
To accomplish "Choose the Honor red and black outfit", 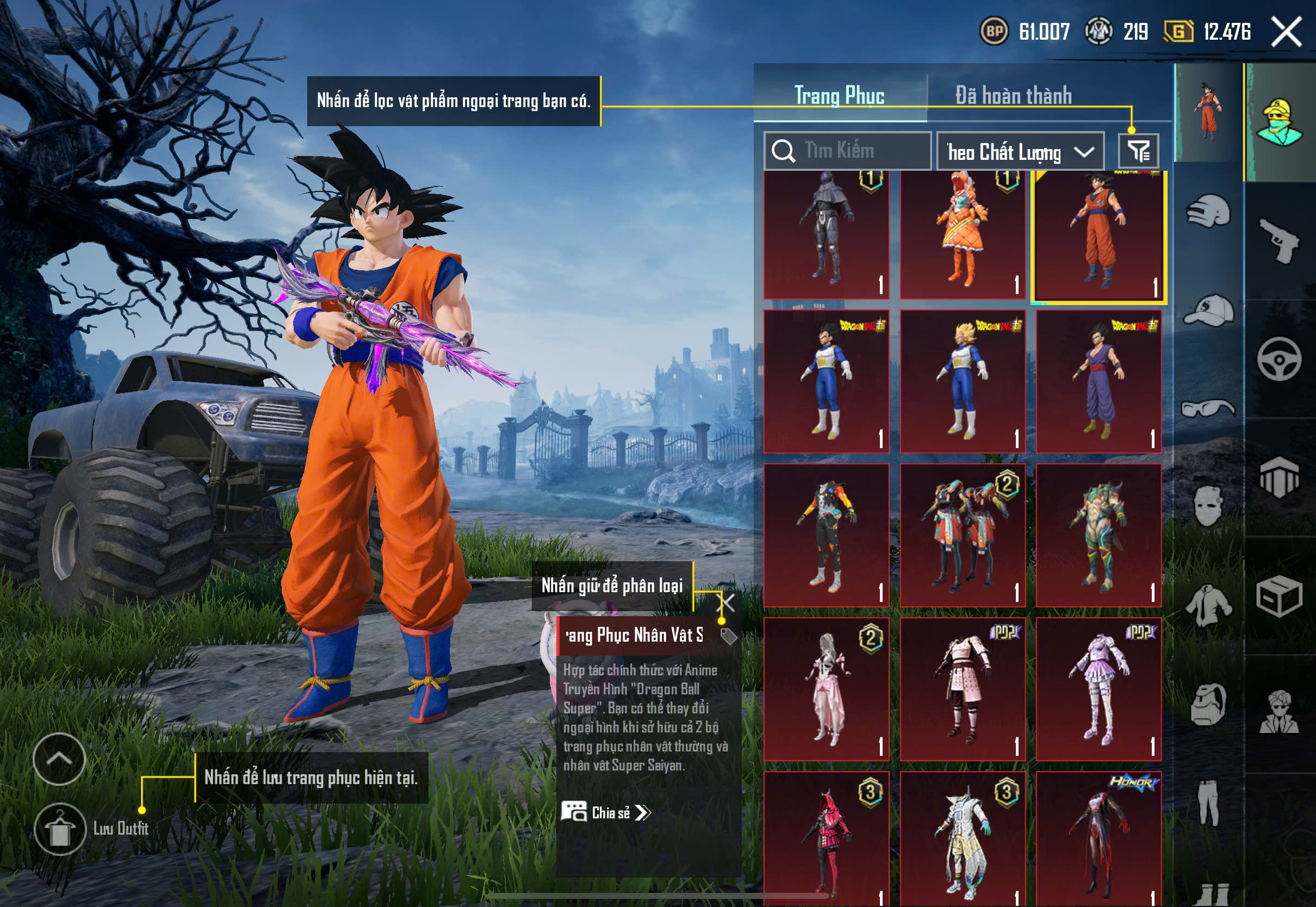I will [1098, 838].
